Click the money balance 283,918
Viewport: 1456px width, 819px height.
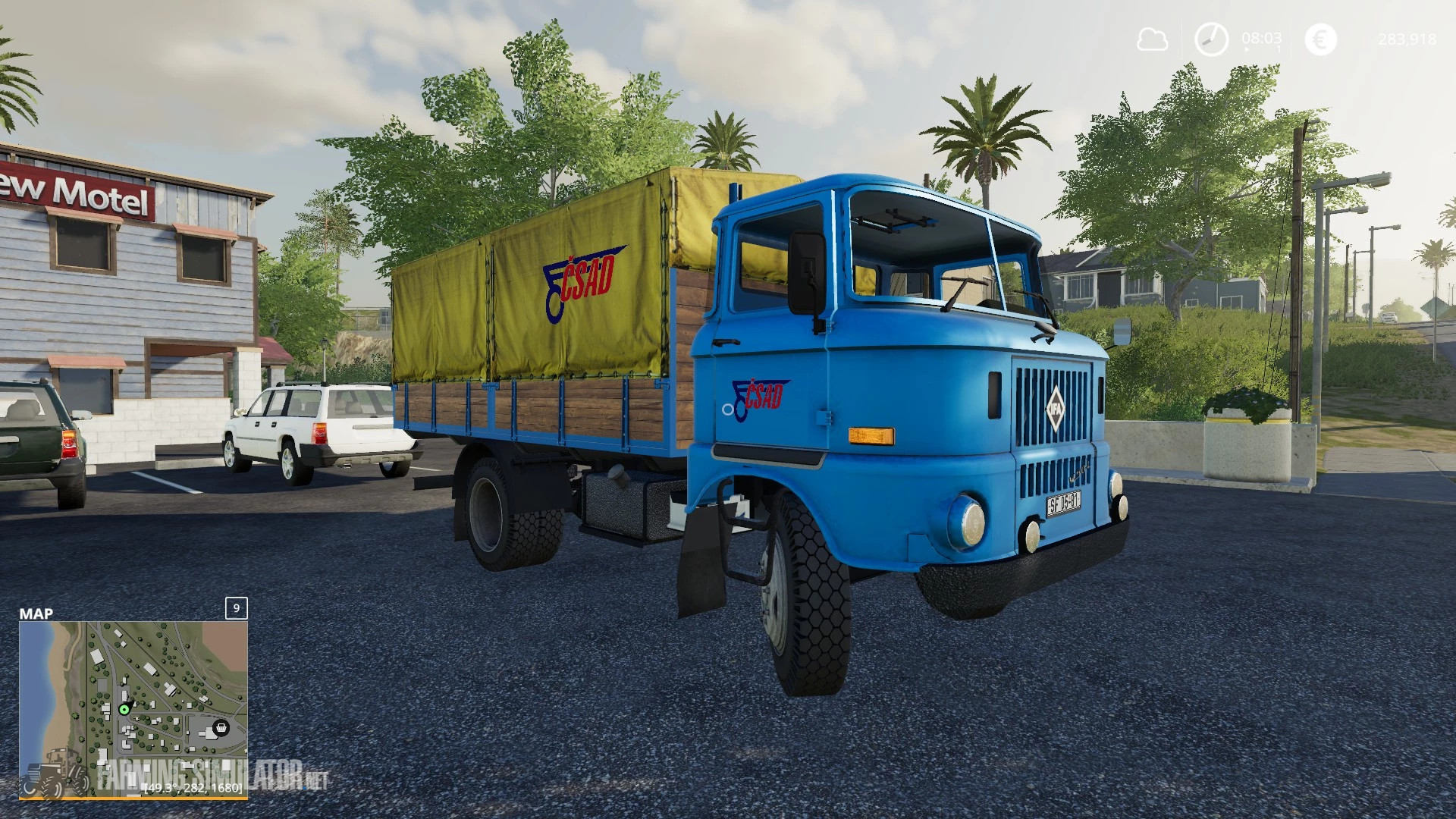[1407, 39]
